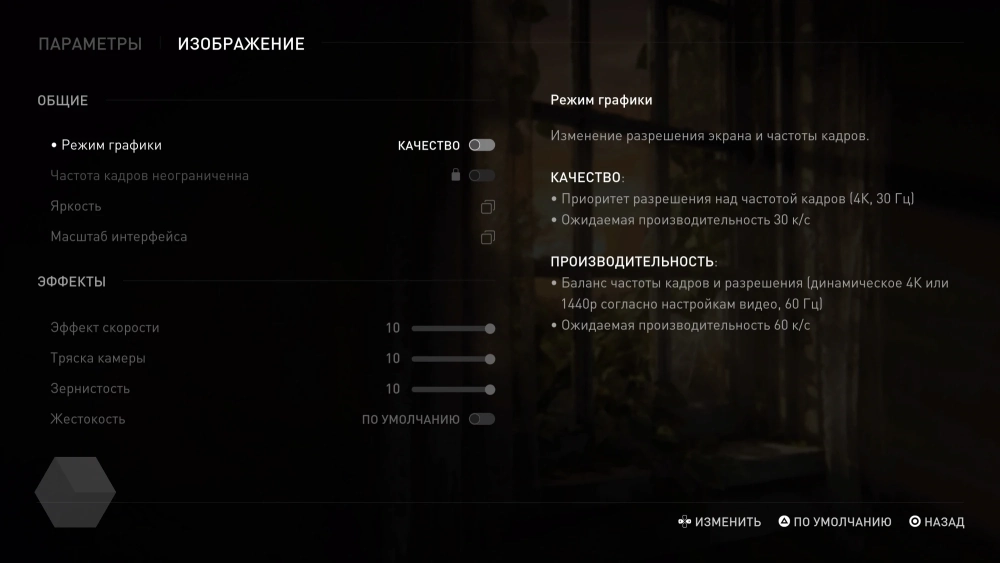Adjust the Тряска камеры slider
Screen dimensions: 1000x563
(452, 359)
